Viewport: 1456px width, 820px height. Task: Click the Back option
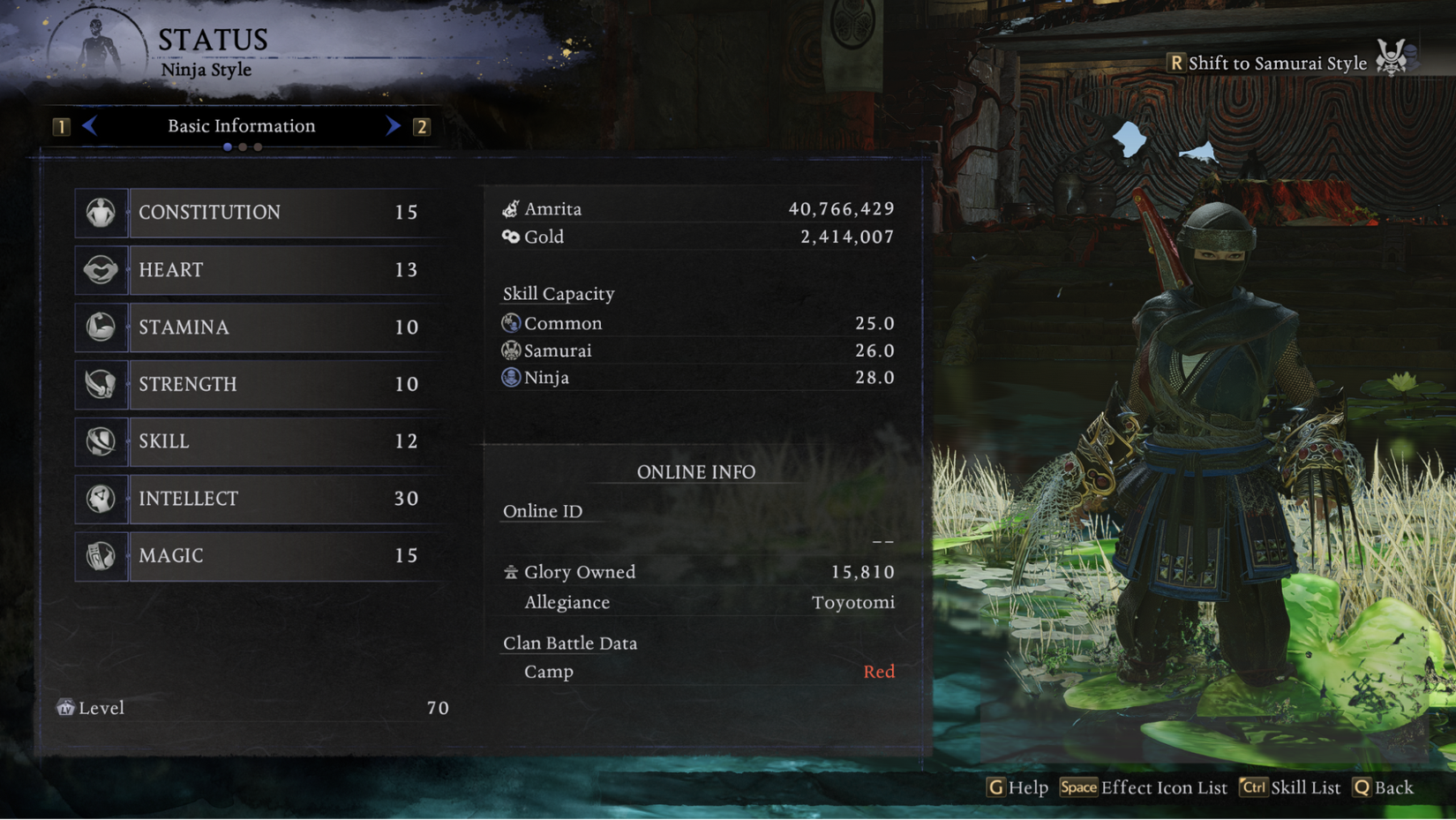point(1384,787)
